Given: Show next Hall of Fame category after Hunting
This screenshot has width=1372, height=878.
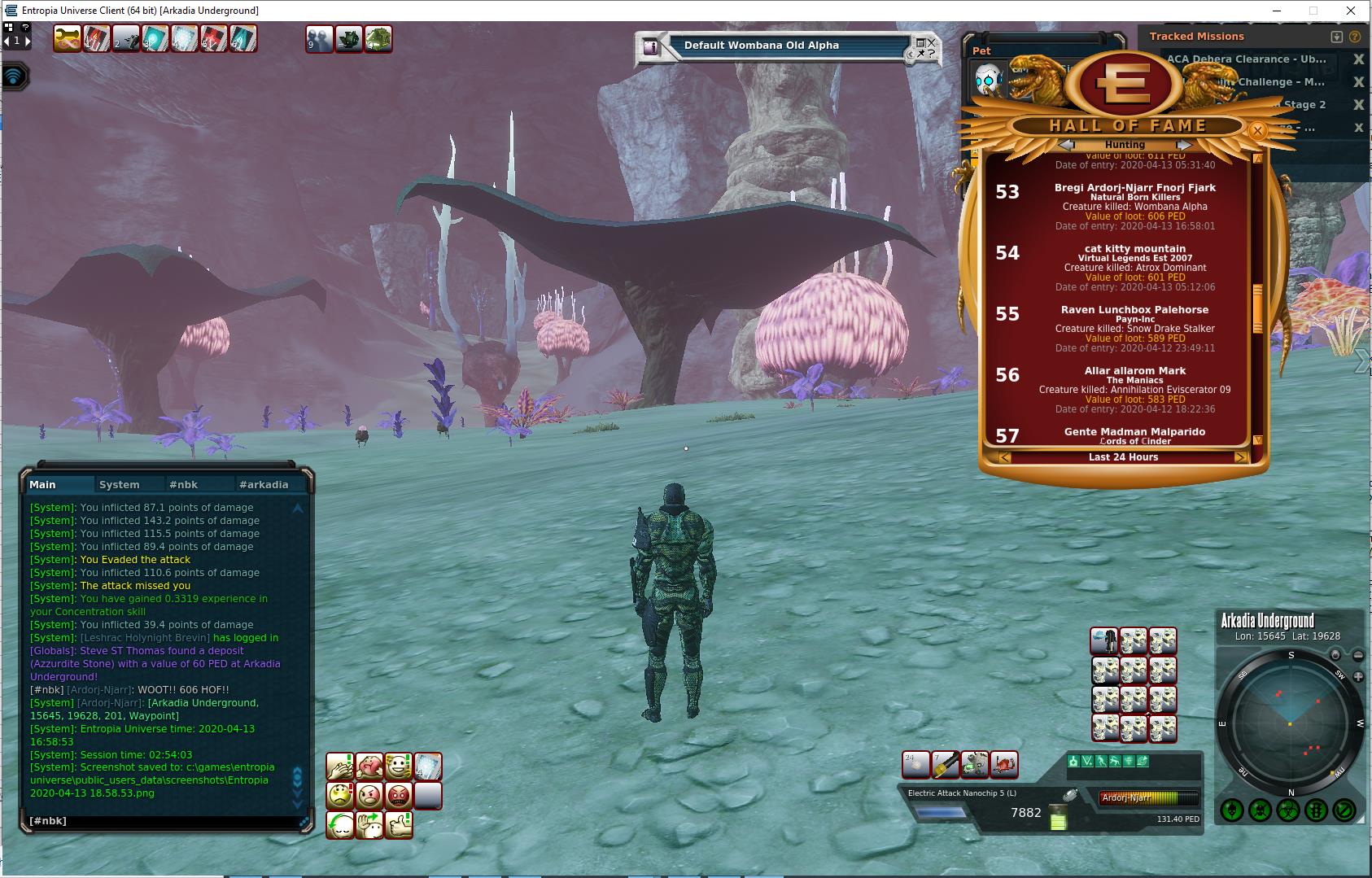Looking at the screenshot, I should click(x=1184, y=145).
